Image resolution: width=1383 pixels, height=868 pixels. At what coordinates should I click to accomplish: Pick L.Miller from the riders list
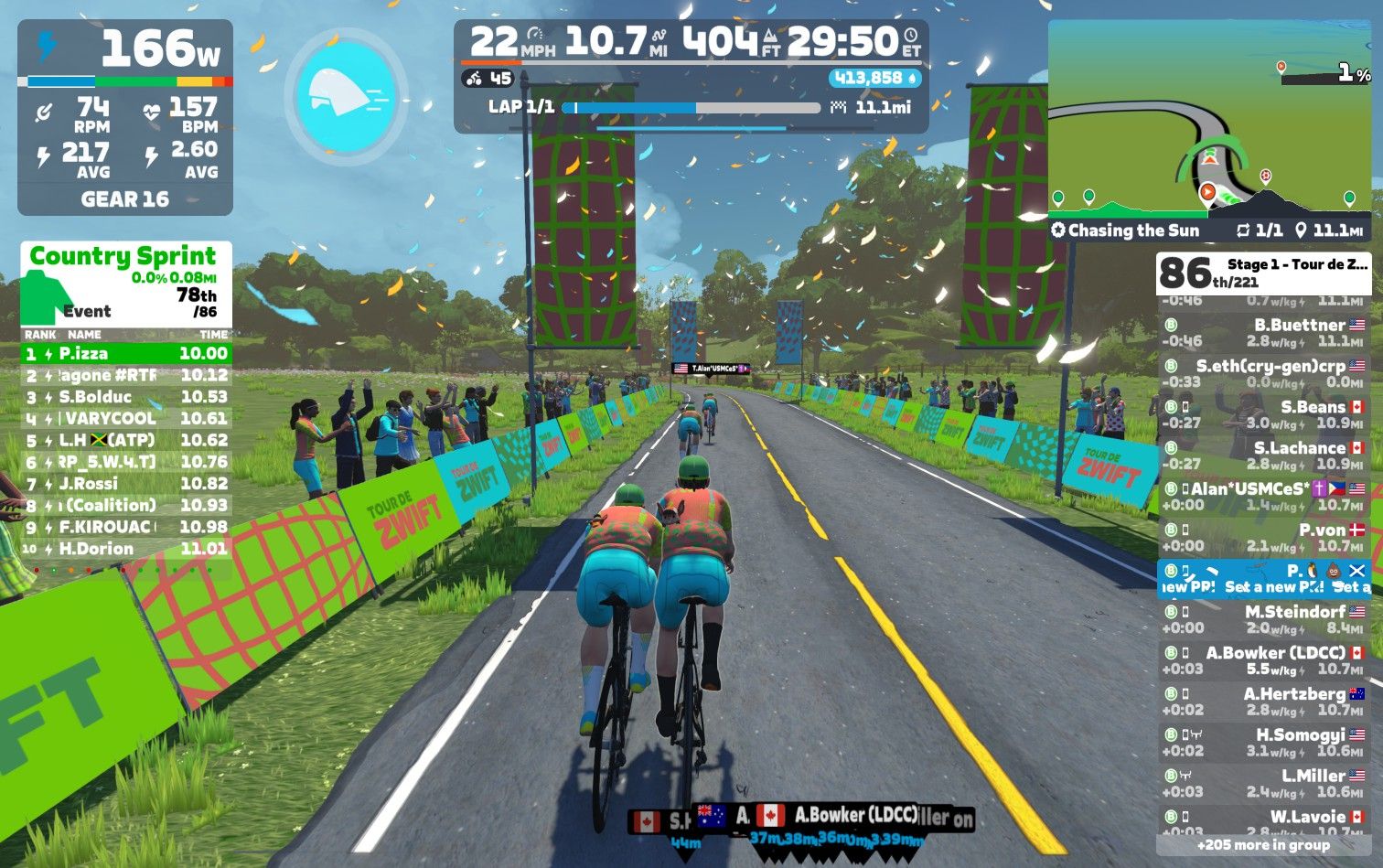1264,784
